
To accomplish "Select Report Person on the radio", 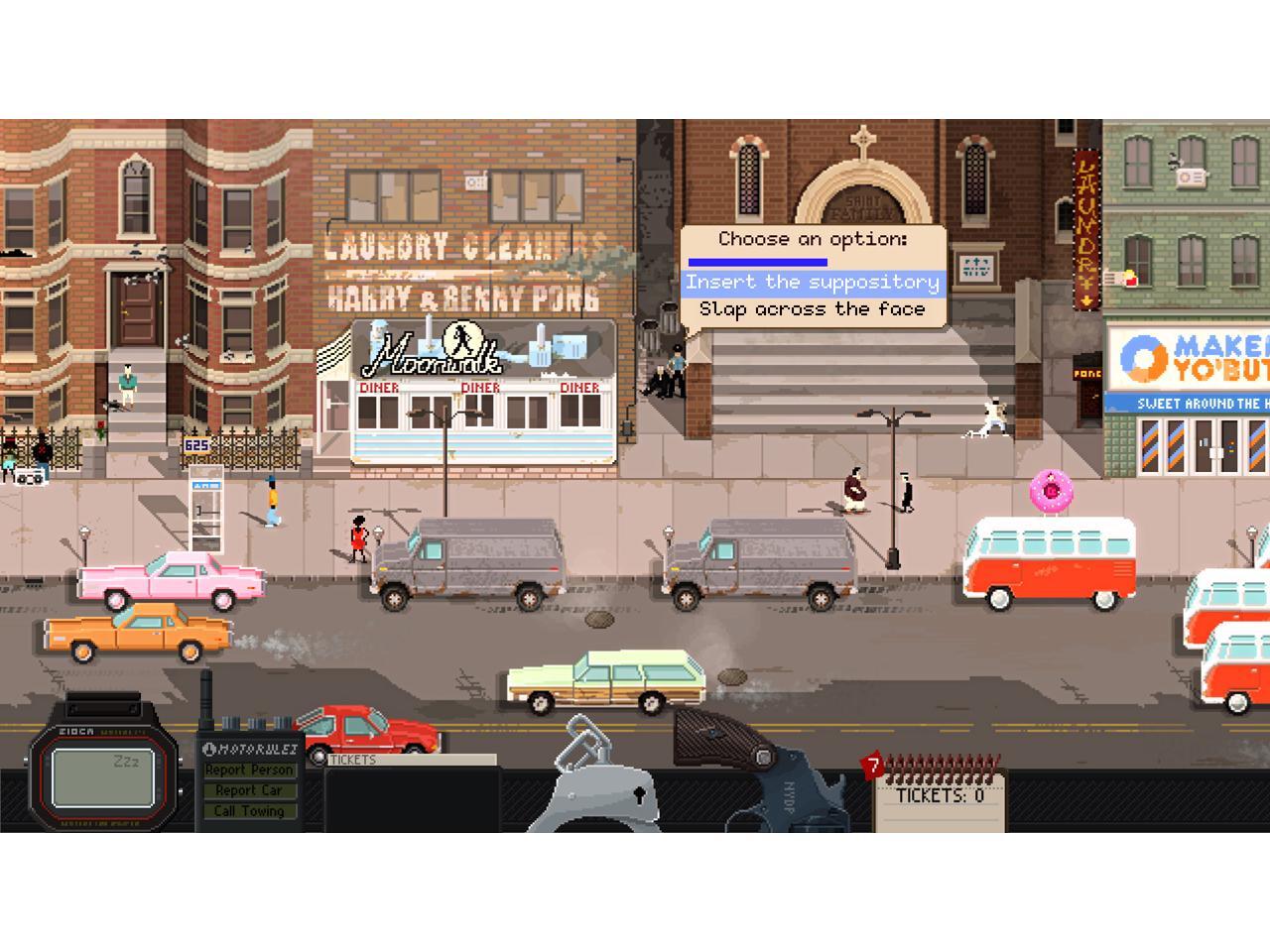I will click(249, 770).
